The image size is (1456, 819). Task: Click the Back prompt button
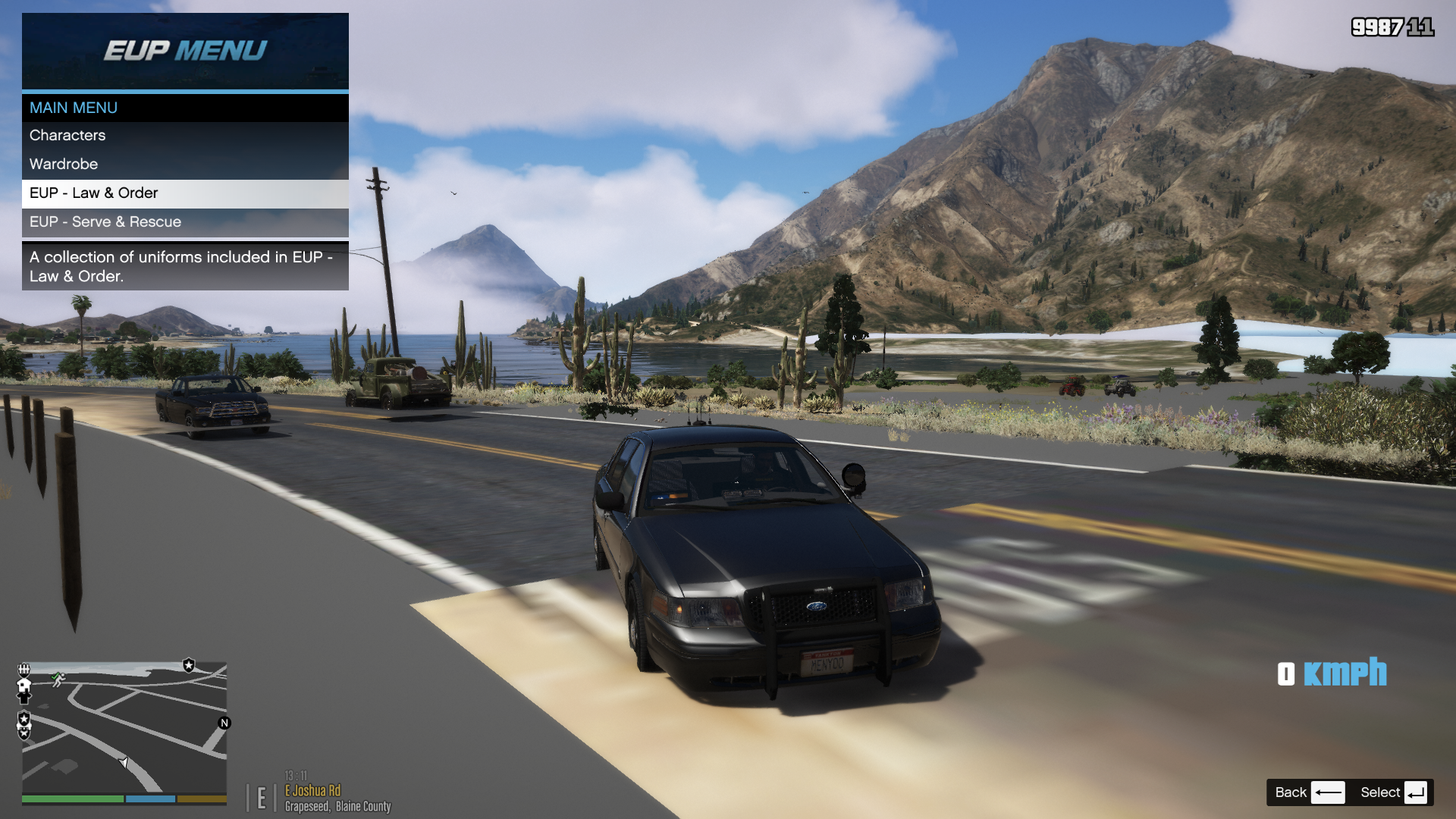[1309, 792]
